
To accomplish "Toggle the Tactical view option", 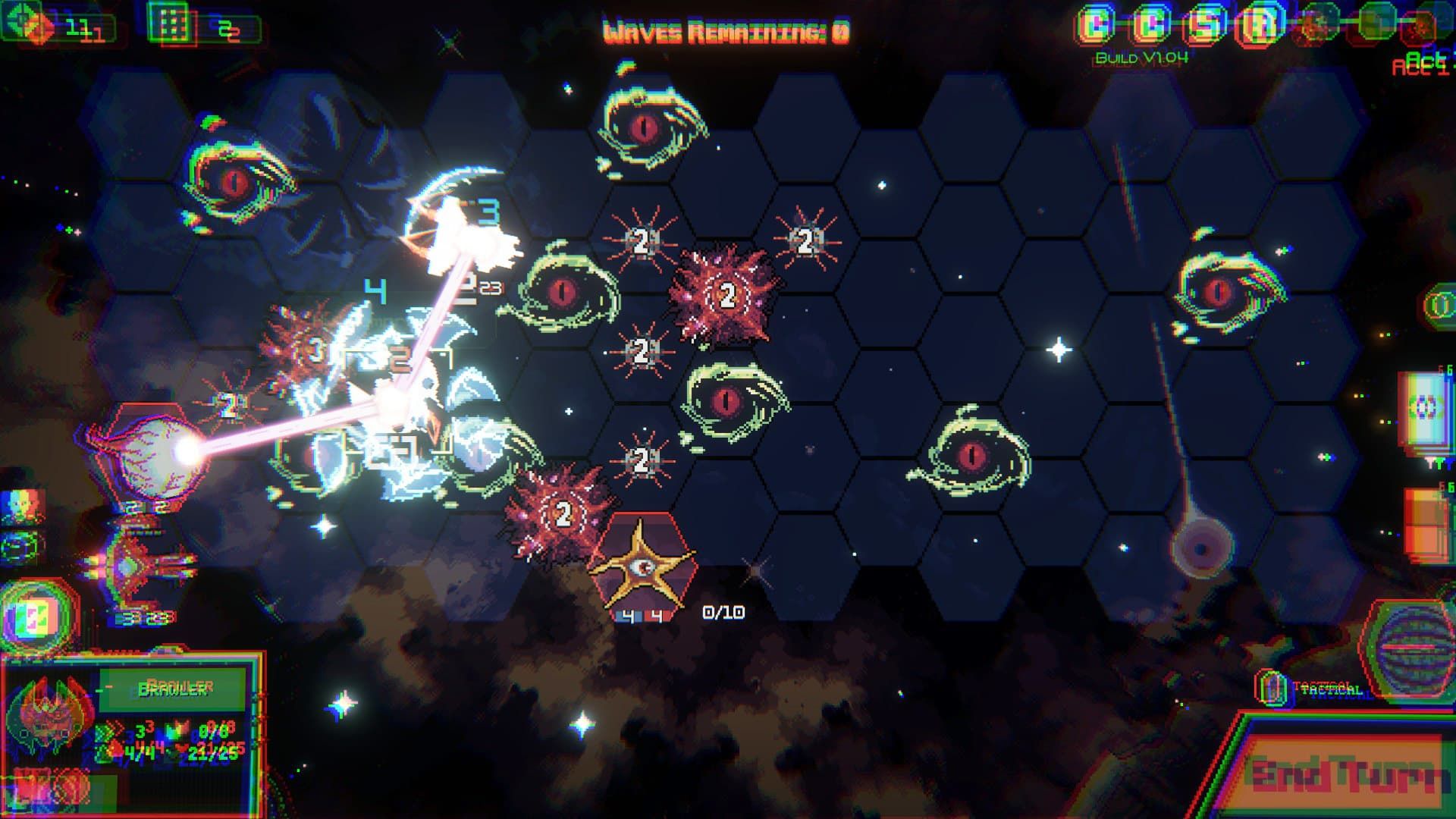I will (1272, 688).
